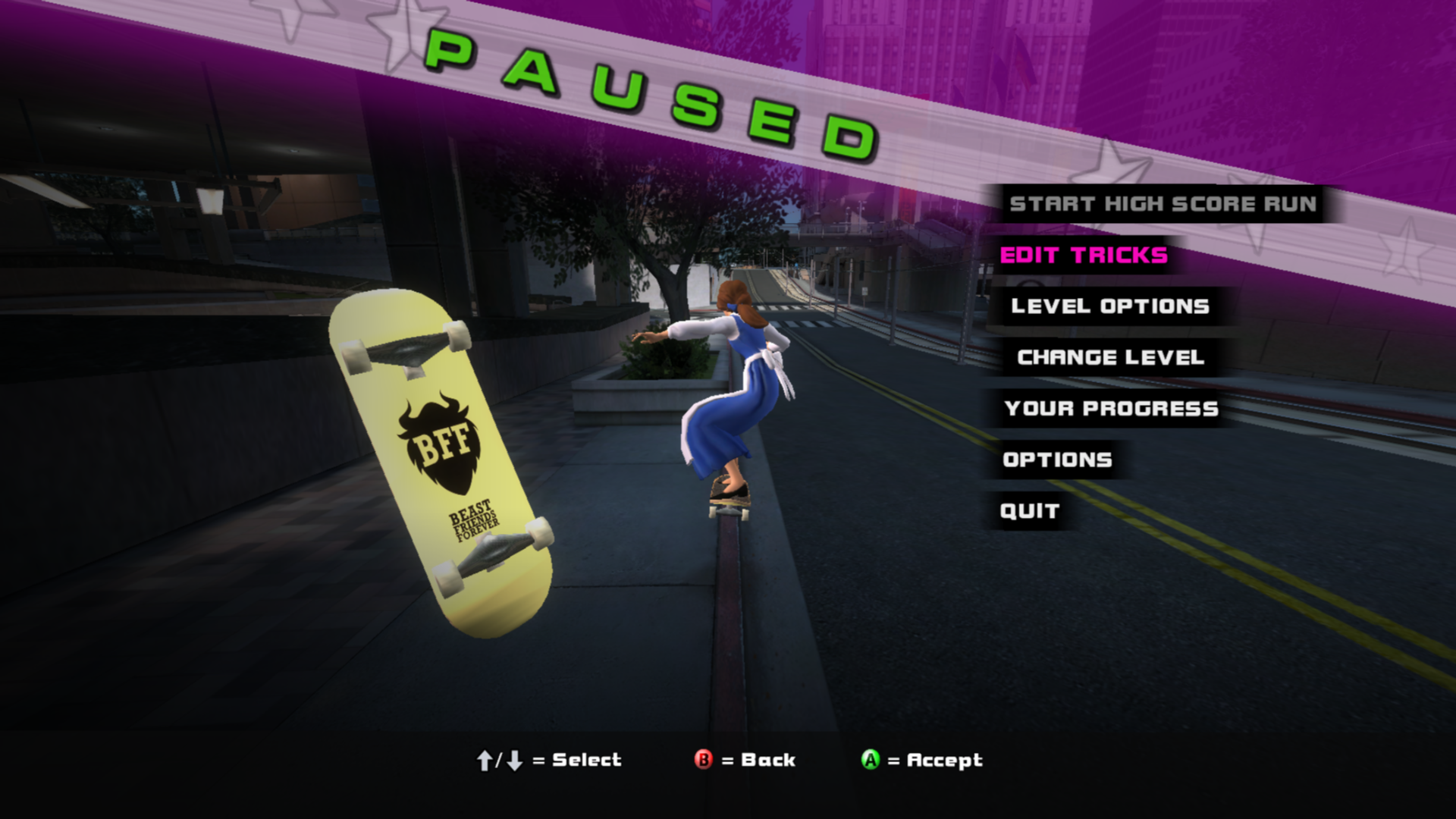View Your Progress
This screenshot has width=1456, height=819.
click(1111, 409)
